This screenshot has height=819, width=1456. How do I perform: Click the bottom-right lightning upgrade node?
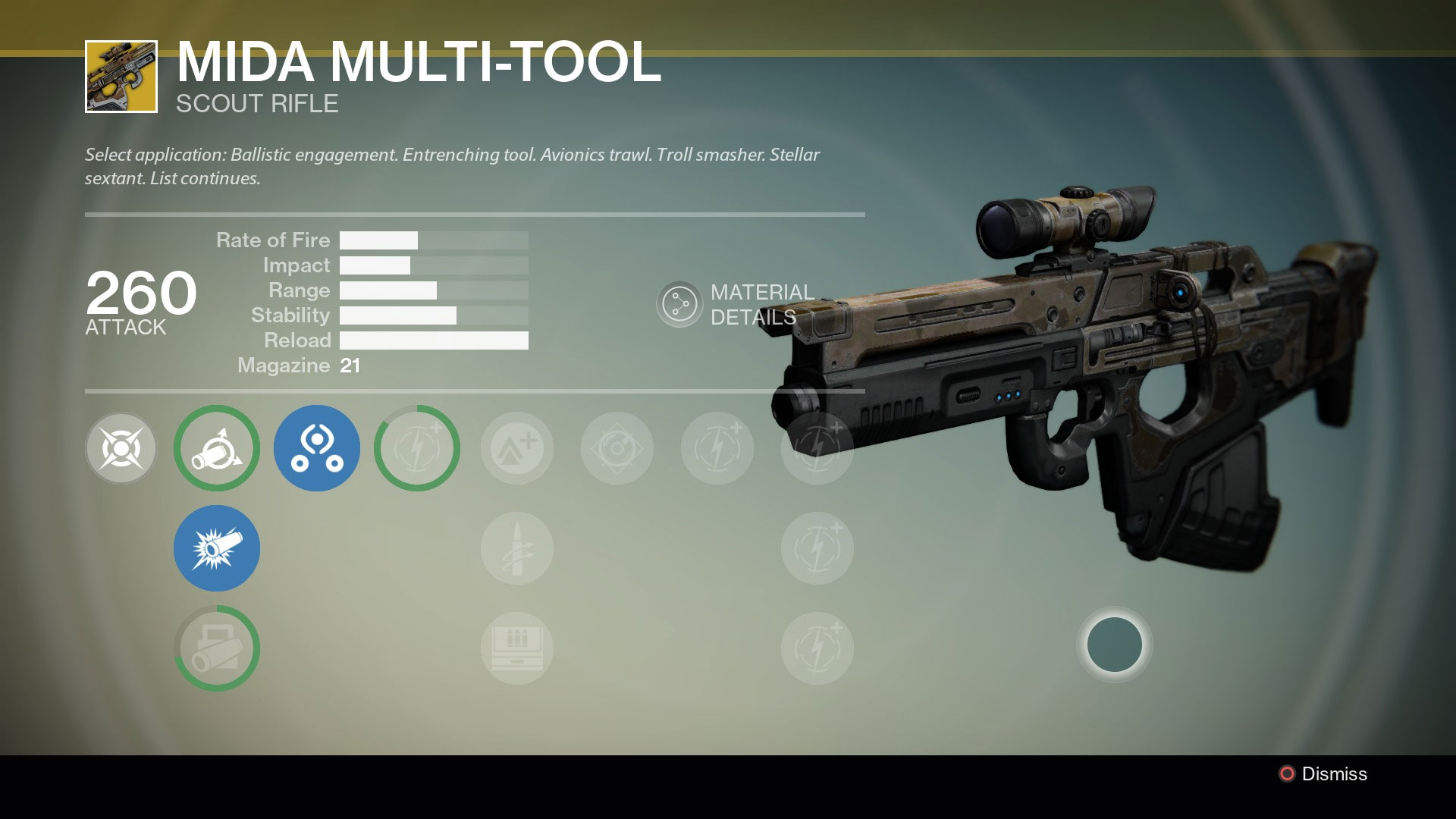tap(817, 648)
